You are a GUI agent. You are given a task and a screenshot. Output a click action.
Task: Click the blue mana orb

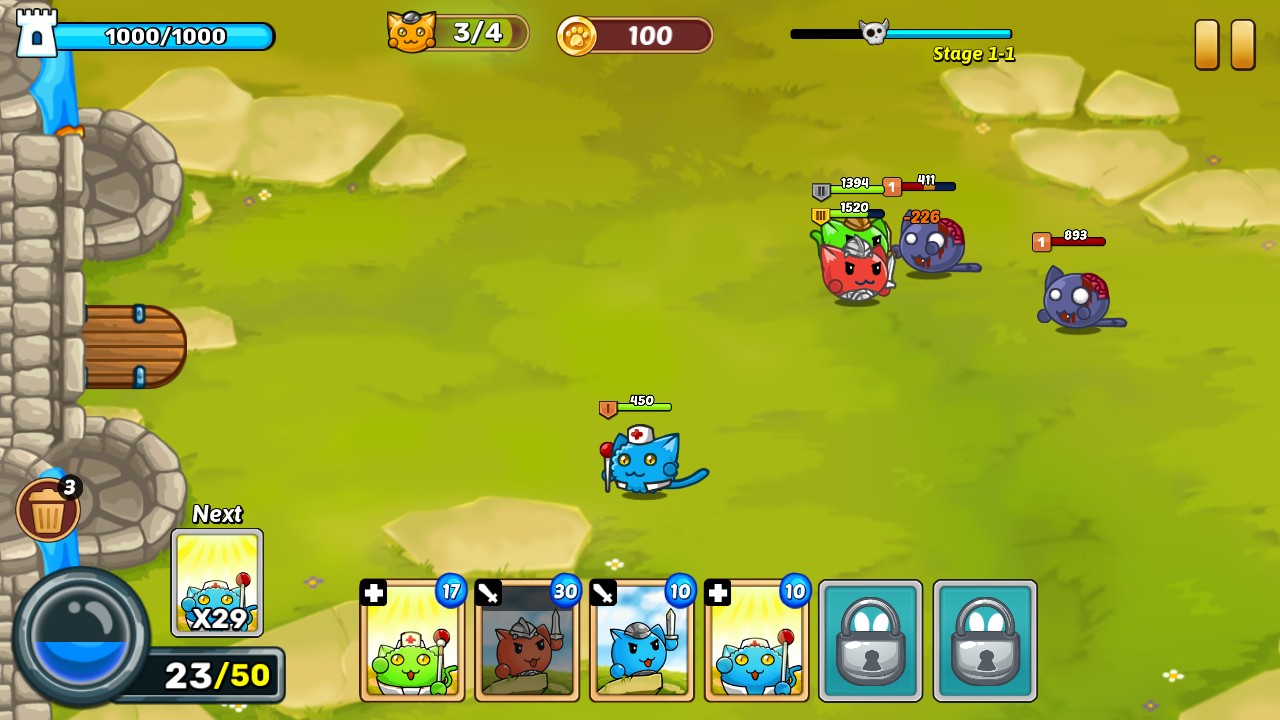(80, 635)
